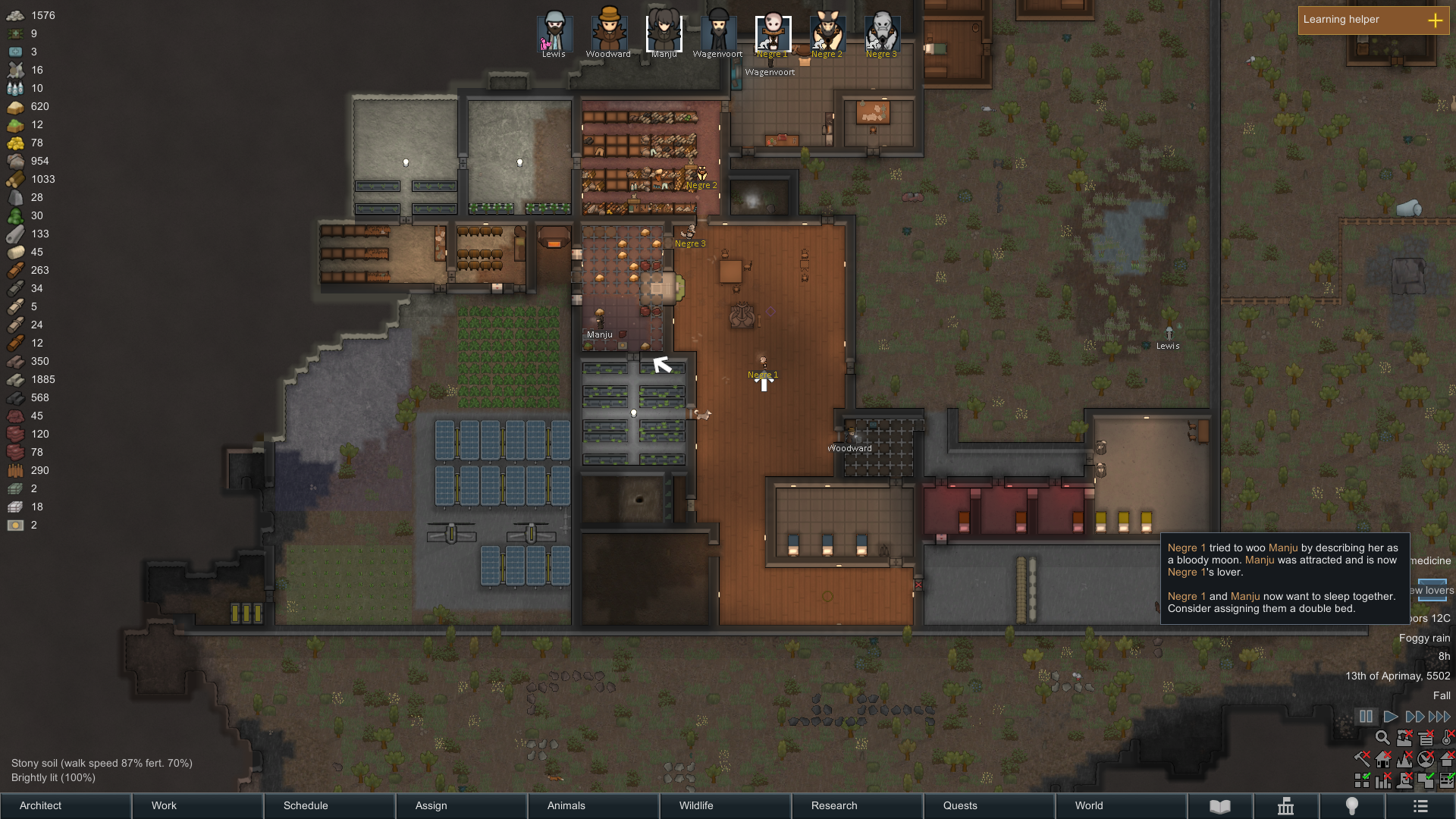Open the Work priorities tab
The width and height of the screenshot is (1456, 819).
click(197, 805)
